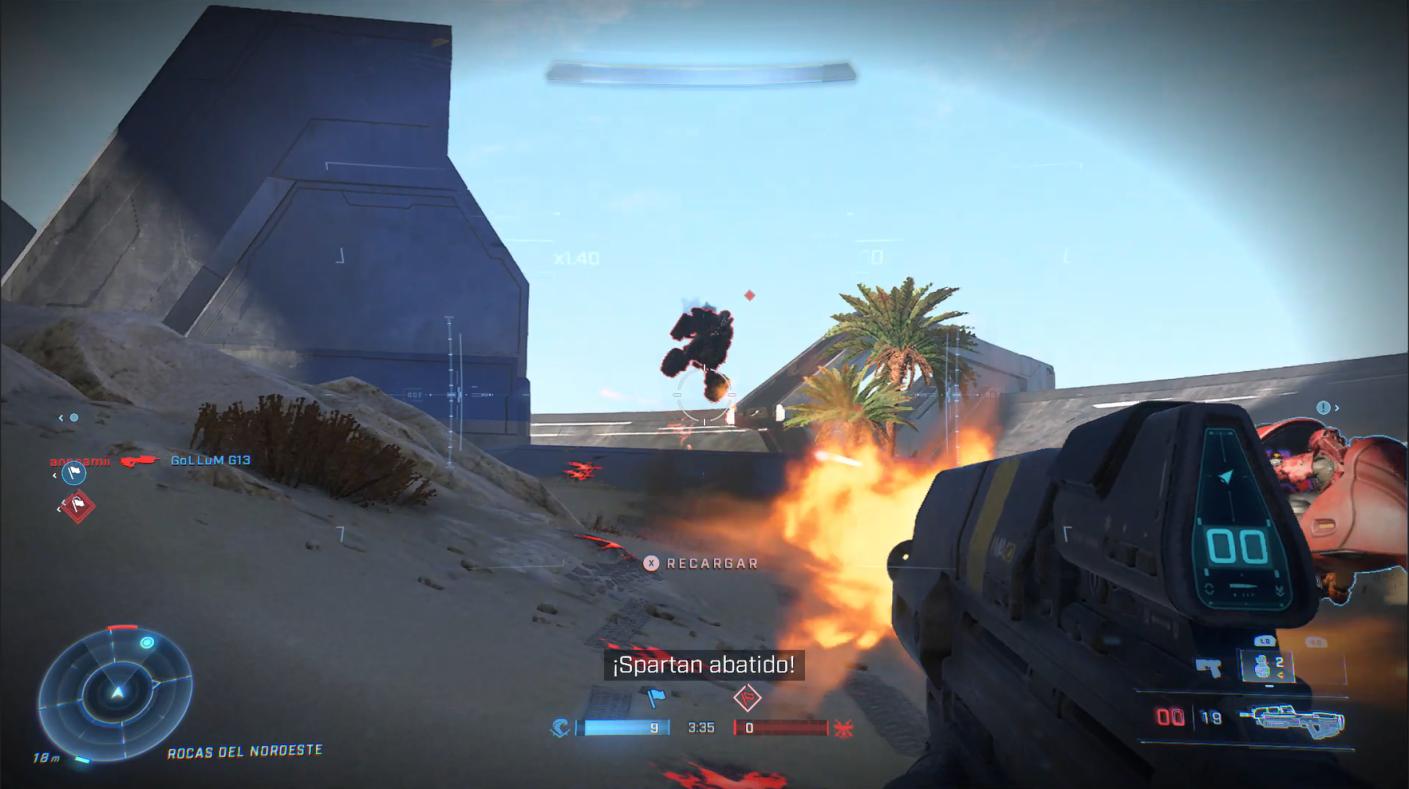
Task: Select the frag grenade icon showing count 2
Action: 1264,666
